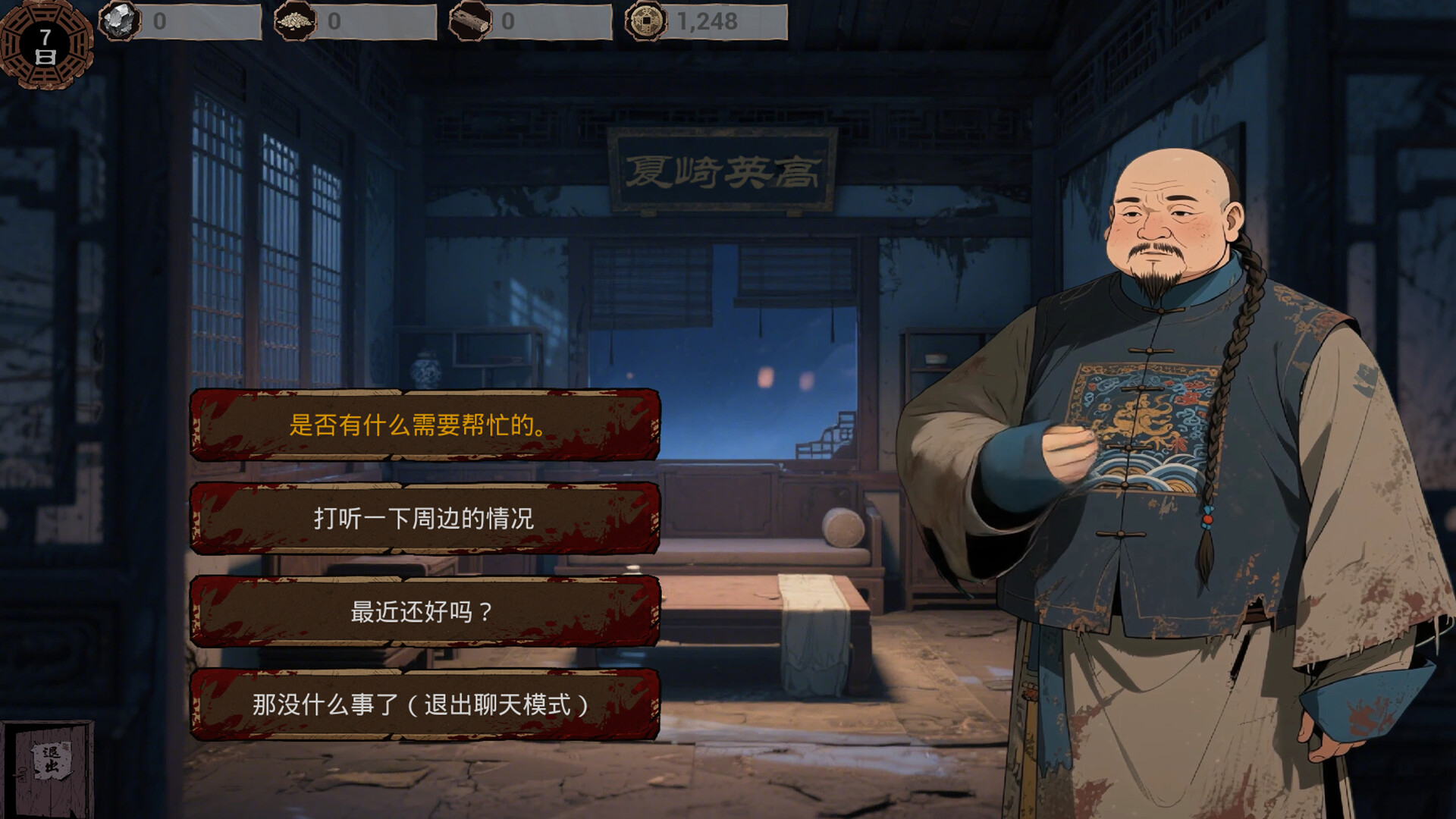Click the bagua day-7 calendar icon
Image resolution: width=1456 pixels, height=819 pixels.
[47, 47]
